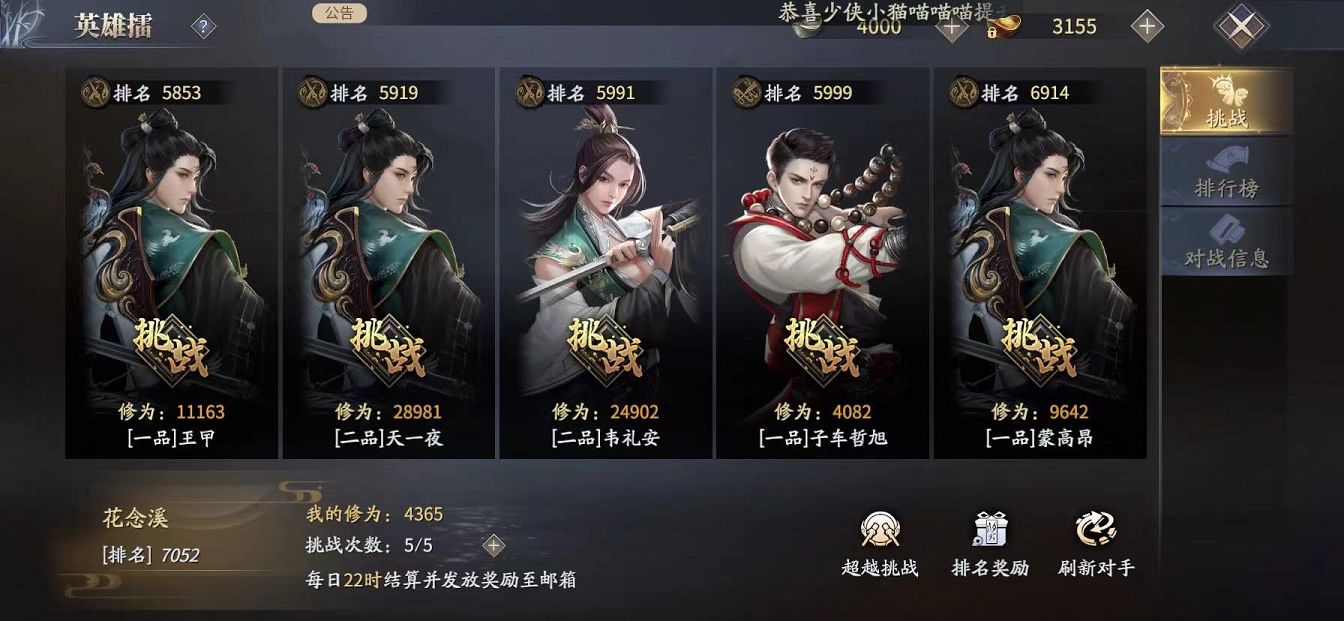Open 超越挑战 surpass challenge
Image resolution: width=1344 pixels, height=621 pixels.
[x=879, y=545]
